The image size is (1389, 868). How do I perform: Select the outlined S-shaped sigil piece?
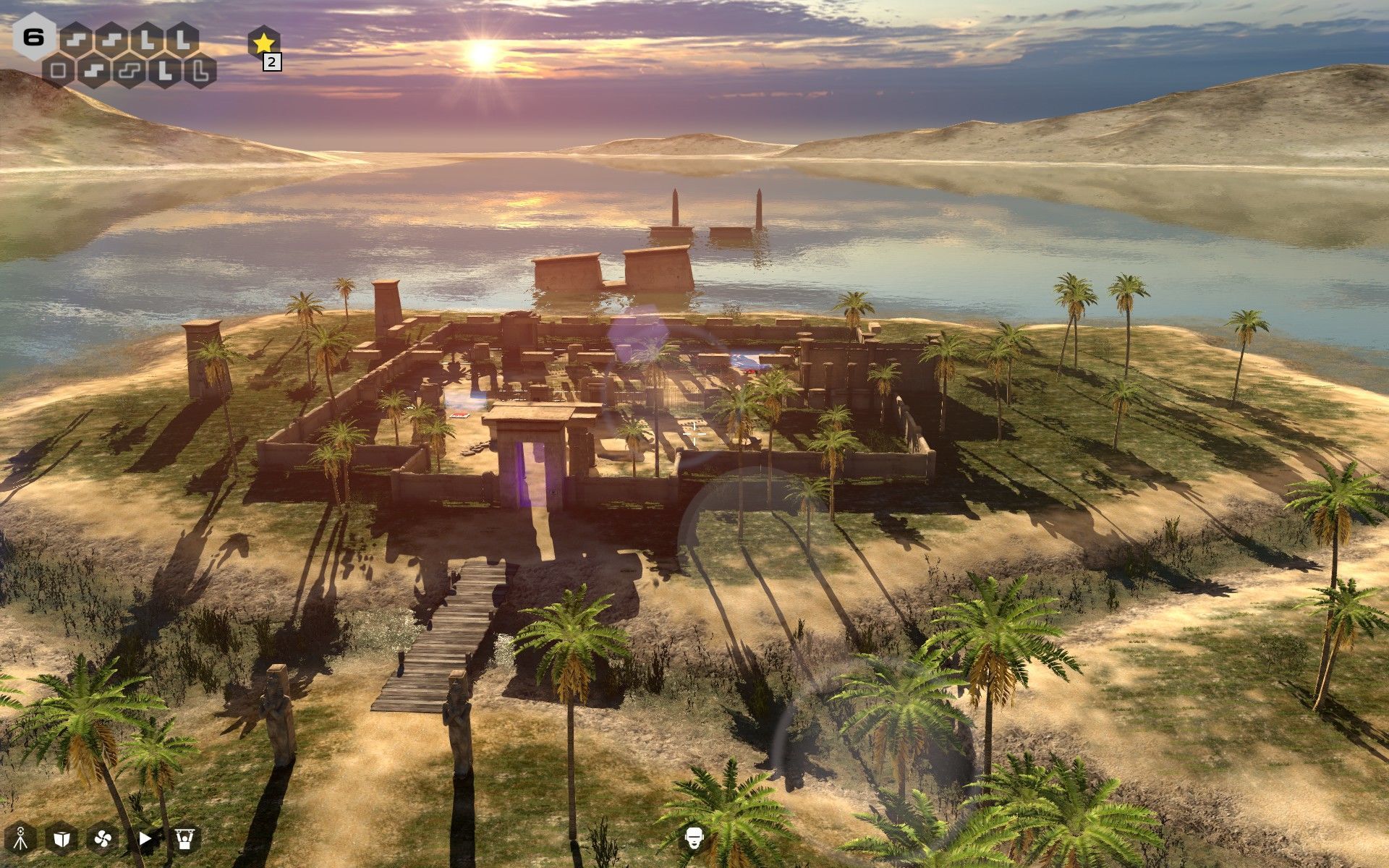tap(129, 71)
